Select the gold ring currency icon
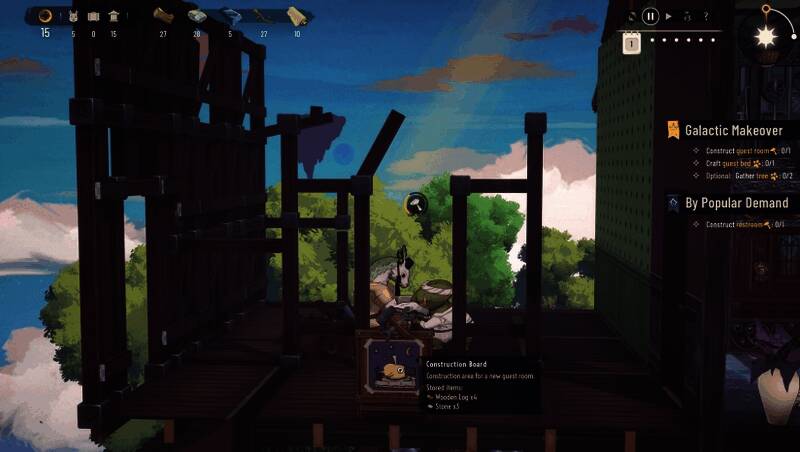The width and height of the screenshot is (800, 452). (x=45, y=16)
